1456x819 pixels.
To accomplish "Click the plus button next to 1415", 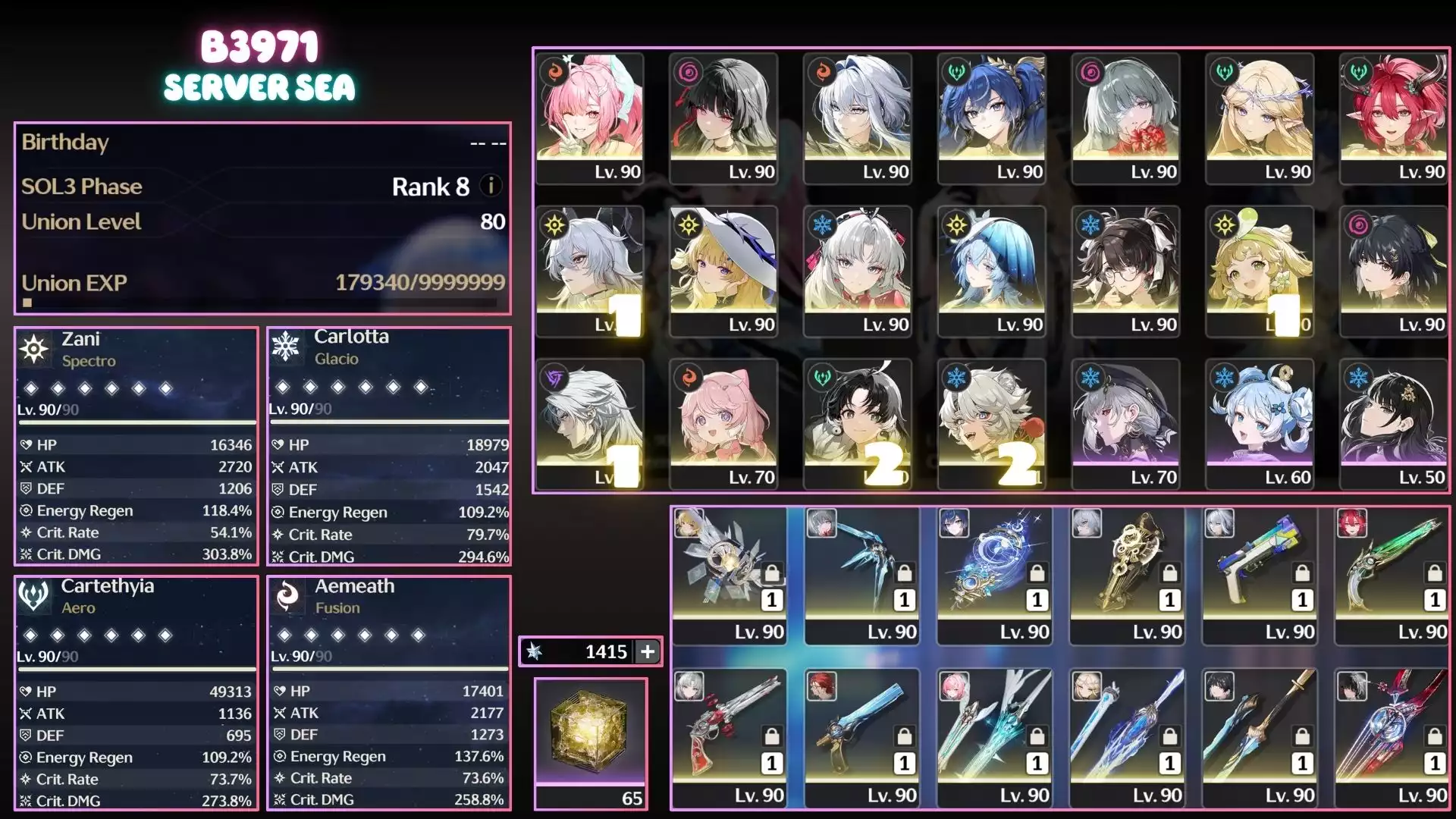I will point(648,651).
